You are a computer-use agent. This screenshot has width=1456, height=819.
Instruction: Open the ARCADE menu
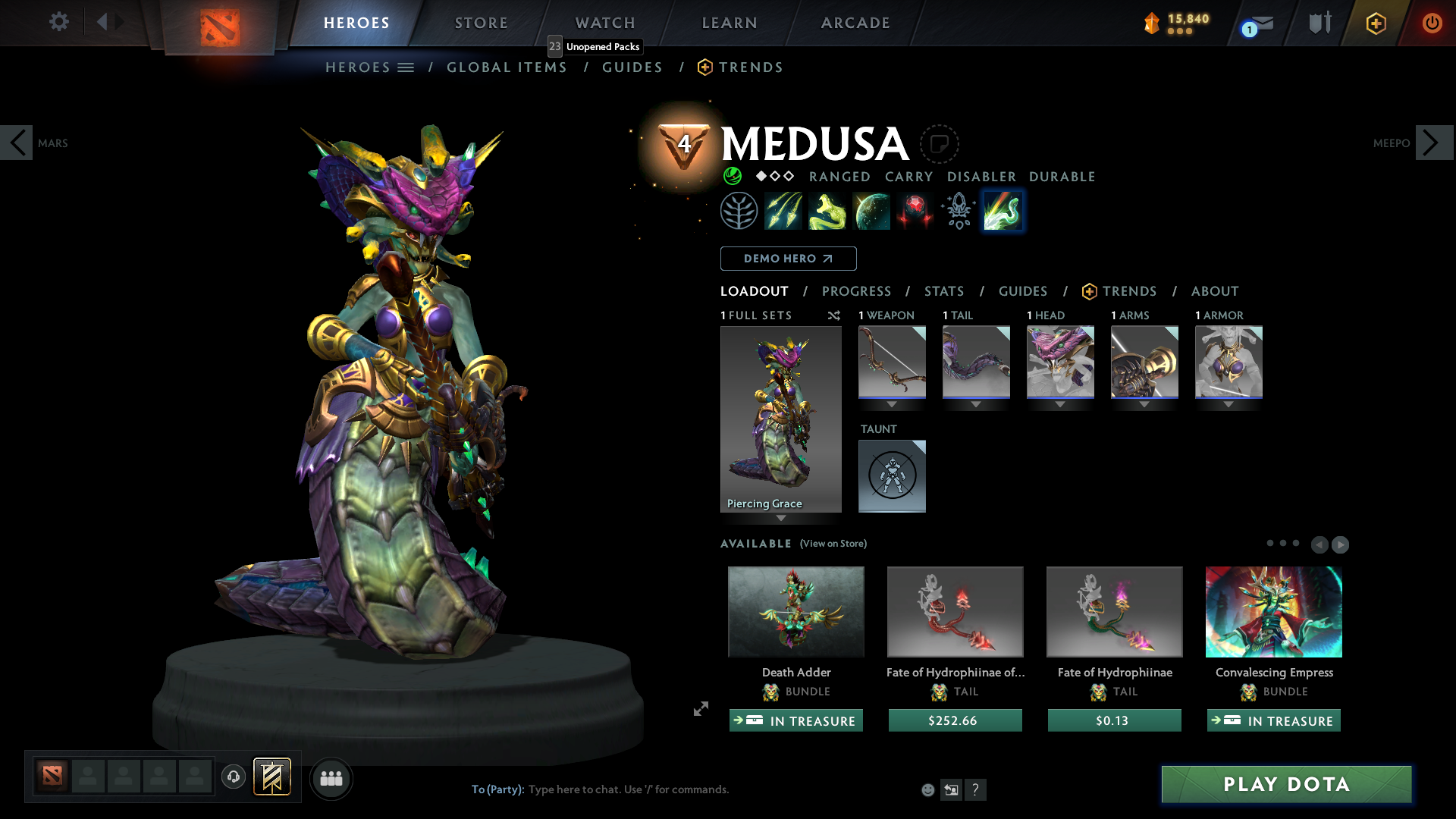[855, 23]
